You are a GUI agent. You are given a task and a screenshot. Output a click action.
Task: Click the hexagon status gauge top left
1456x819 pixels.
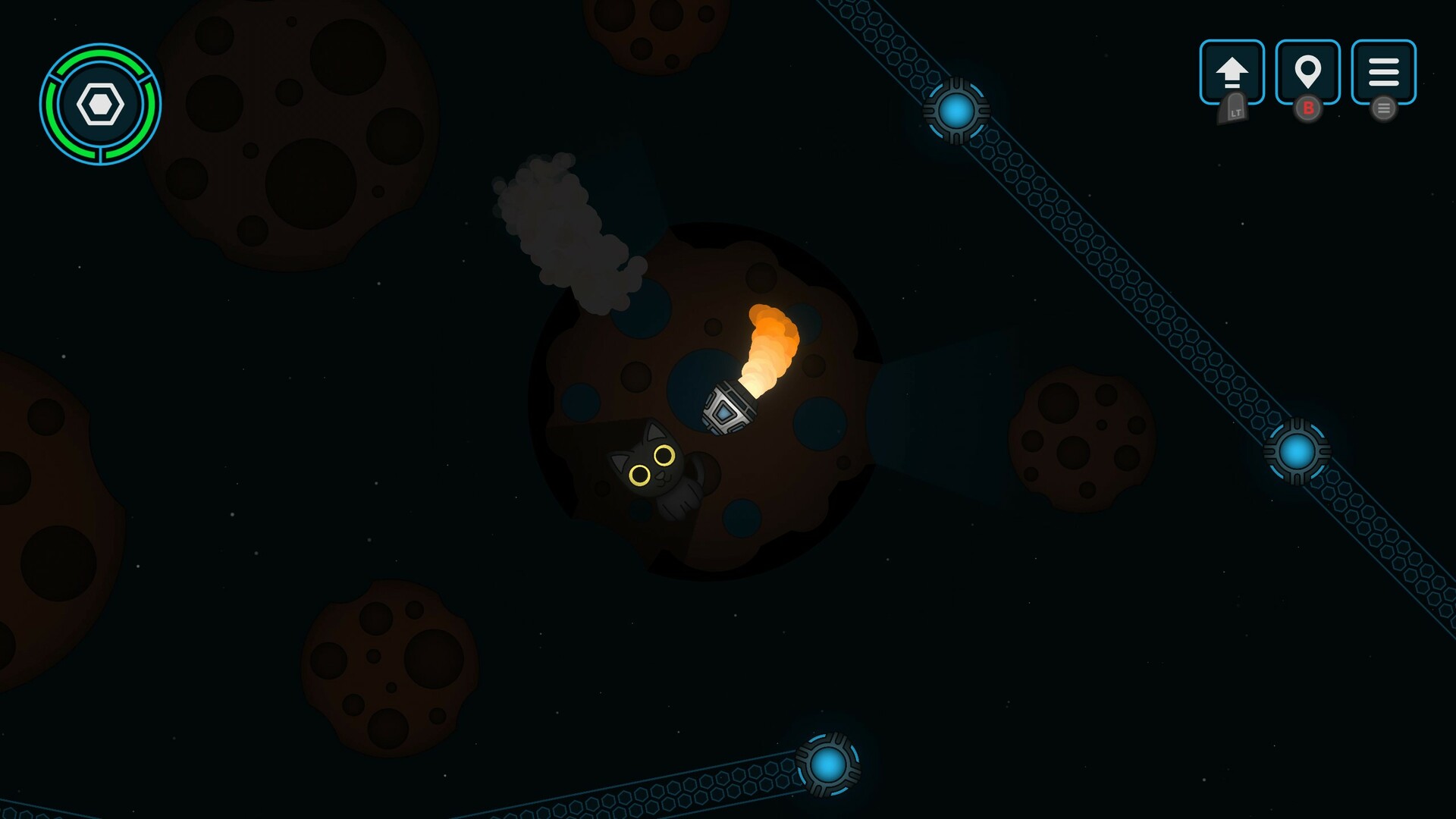tap(101, 103)
